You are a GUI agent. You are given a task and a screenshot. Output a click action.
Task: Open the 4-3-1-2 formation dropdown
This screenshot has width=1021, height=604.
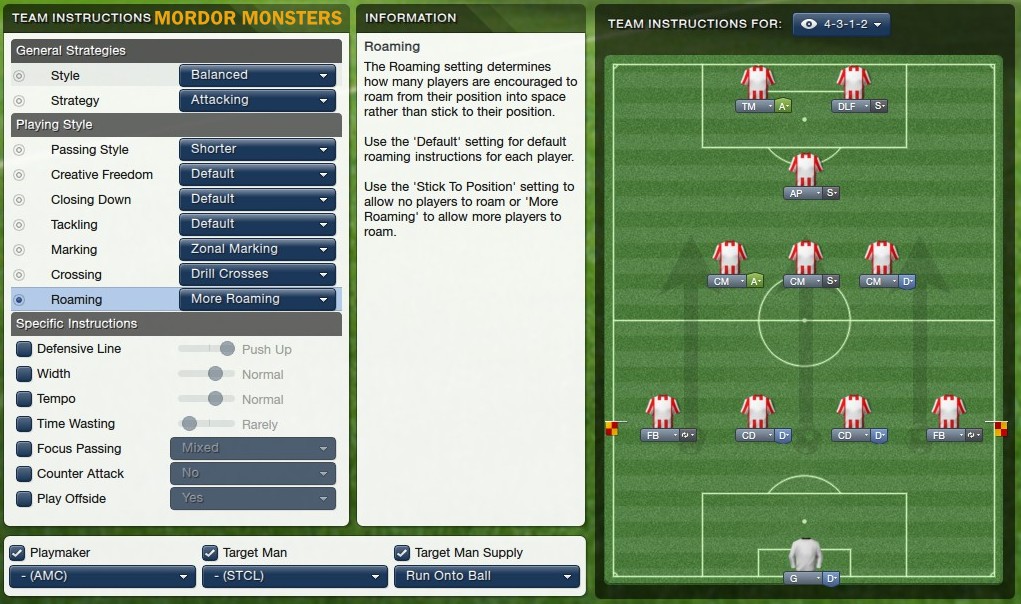pyautogui.click(x=841, y=24)
